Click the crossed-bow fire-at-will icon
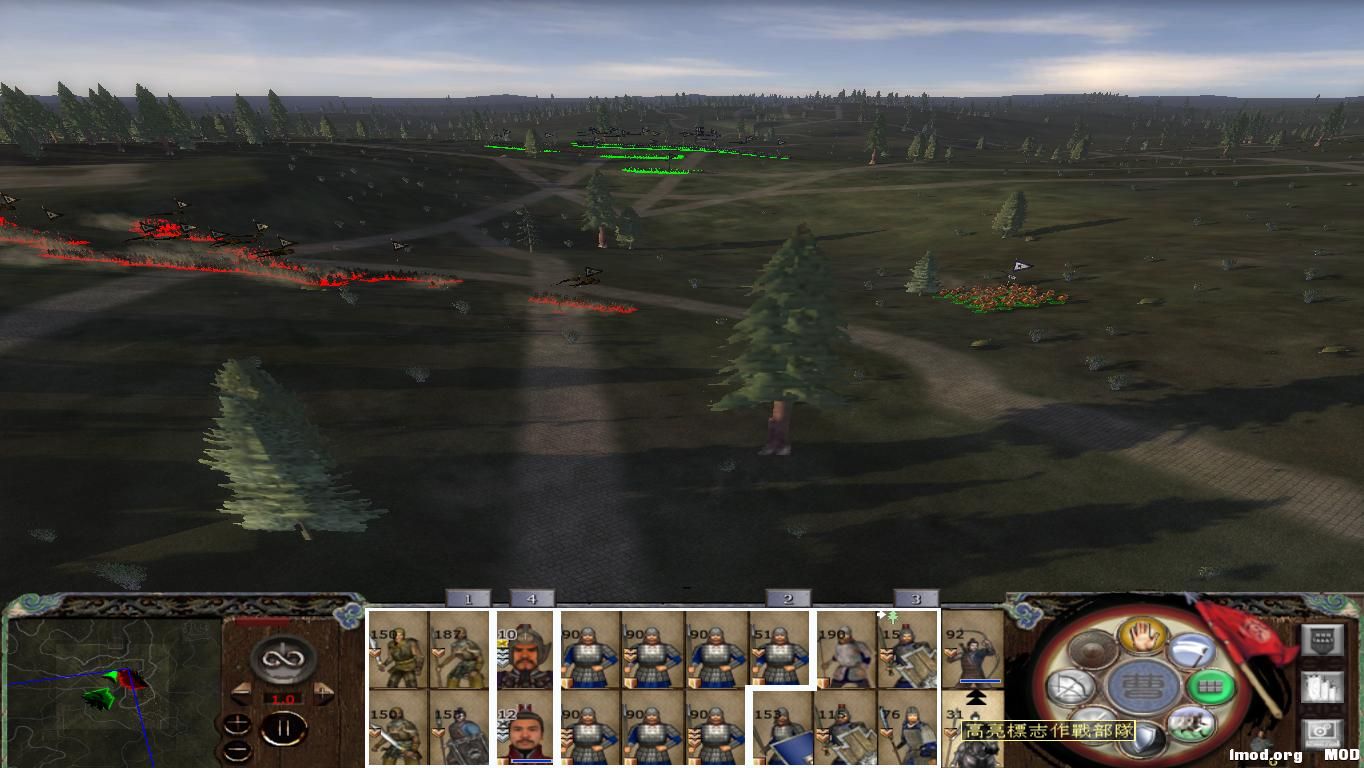The width and height of the screenshot is (1364, 768). (1068, 685)
